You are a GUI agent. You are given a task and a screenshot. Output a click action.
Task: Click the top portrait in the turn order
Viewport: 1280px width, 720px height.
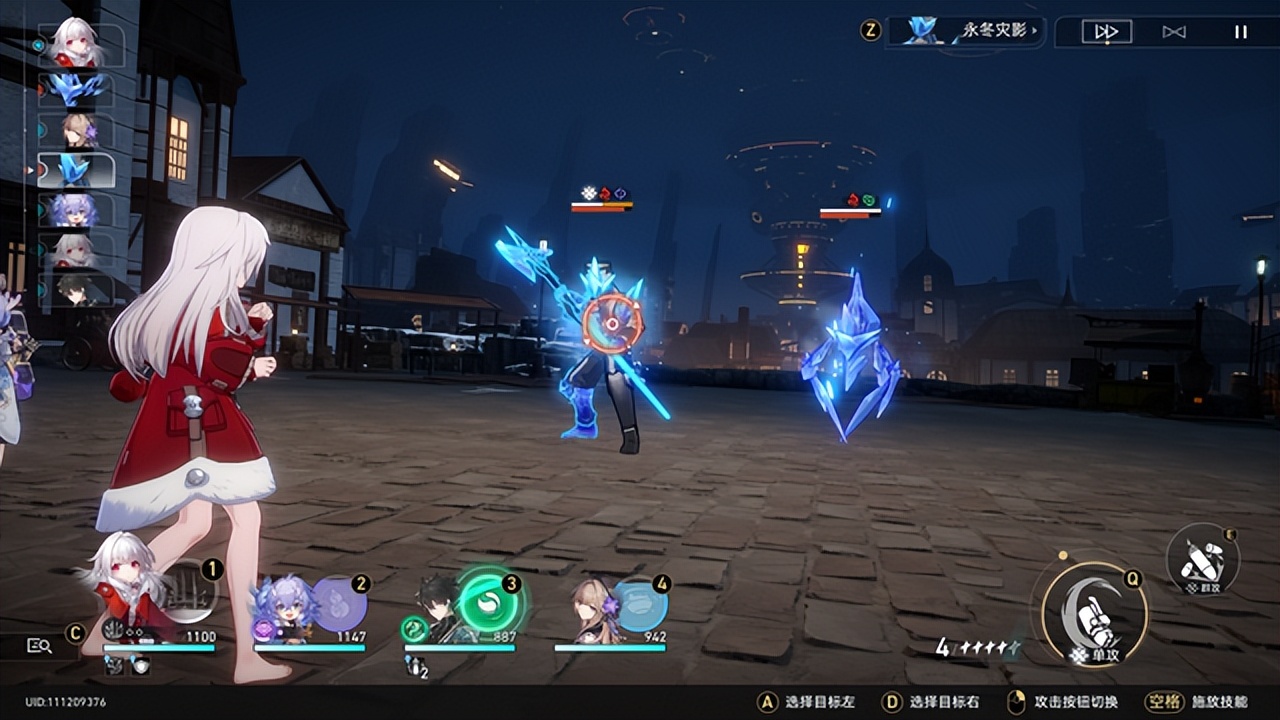click(77, 44)
